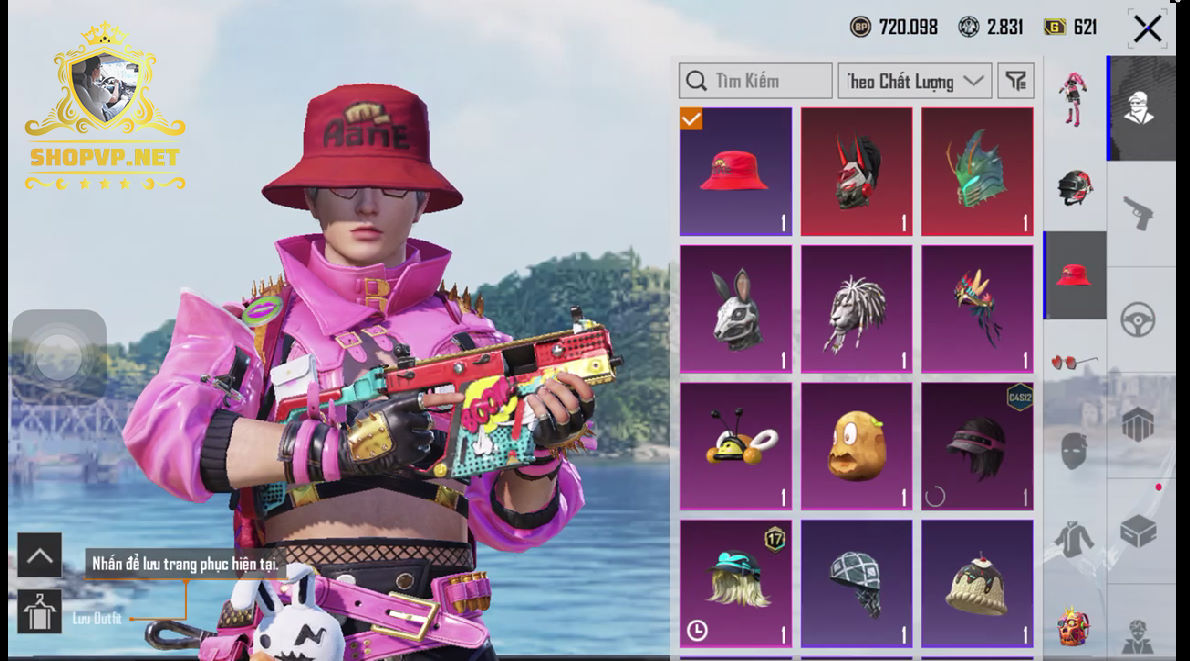Viewport: 1190px width, 661px height.
Task: Select the teal crystal headpiece item
Action: [x=977, y=172]
